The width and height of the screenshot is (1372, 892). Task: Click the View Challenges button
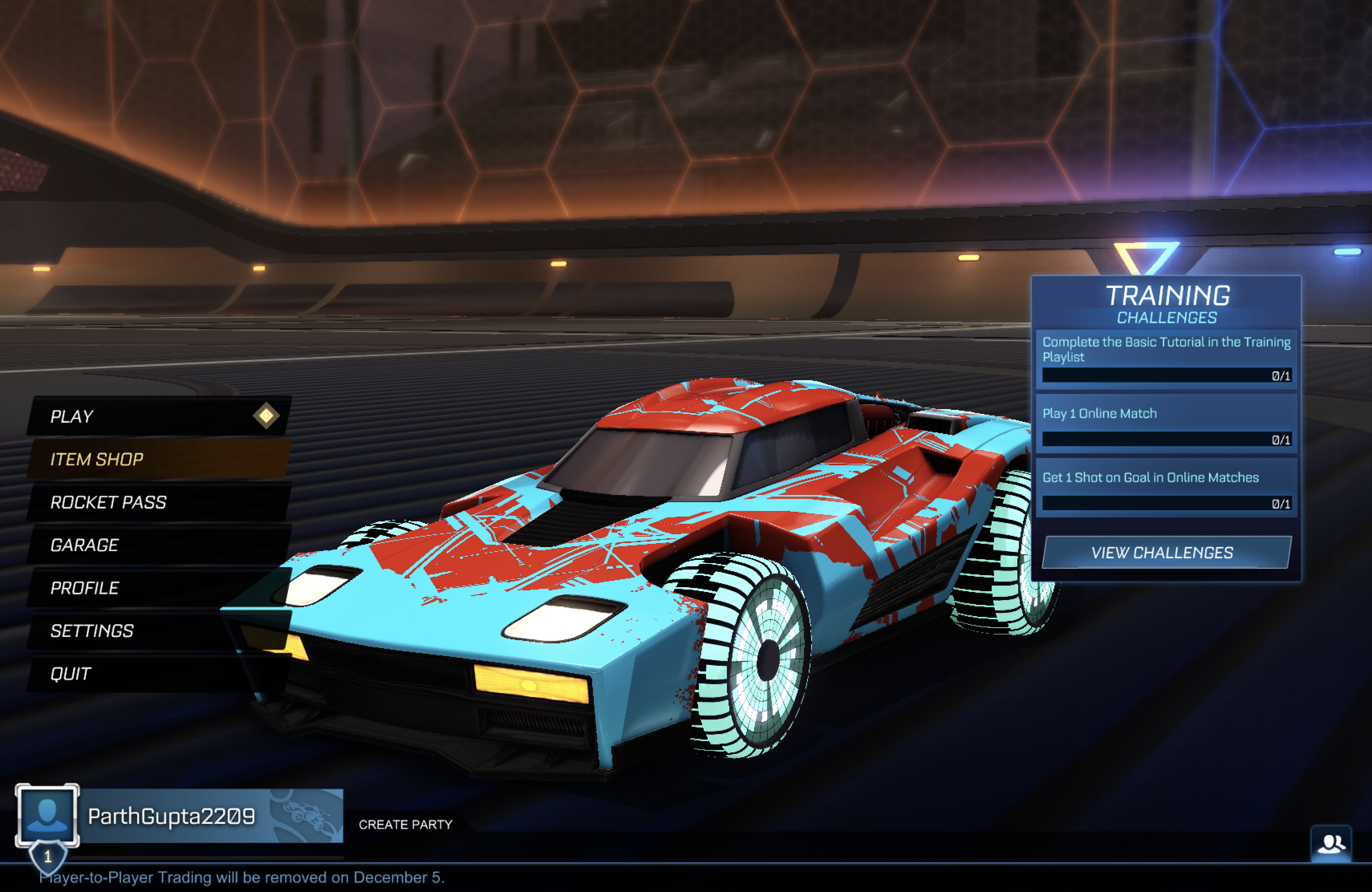tap(1166, 553)
